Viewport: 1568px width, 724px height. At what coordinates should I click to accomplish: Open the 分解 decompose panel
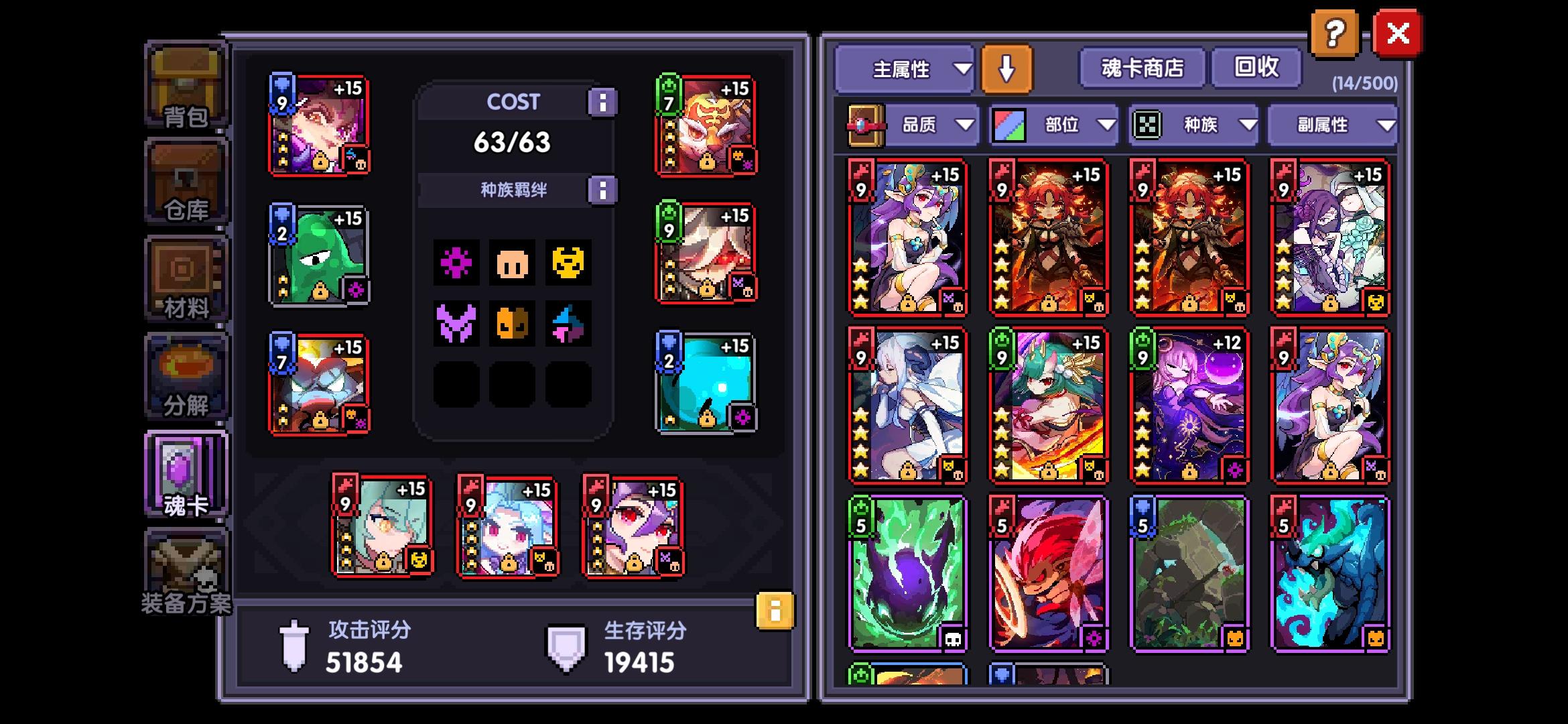[x=186, y=375]
